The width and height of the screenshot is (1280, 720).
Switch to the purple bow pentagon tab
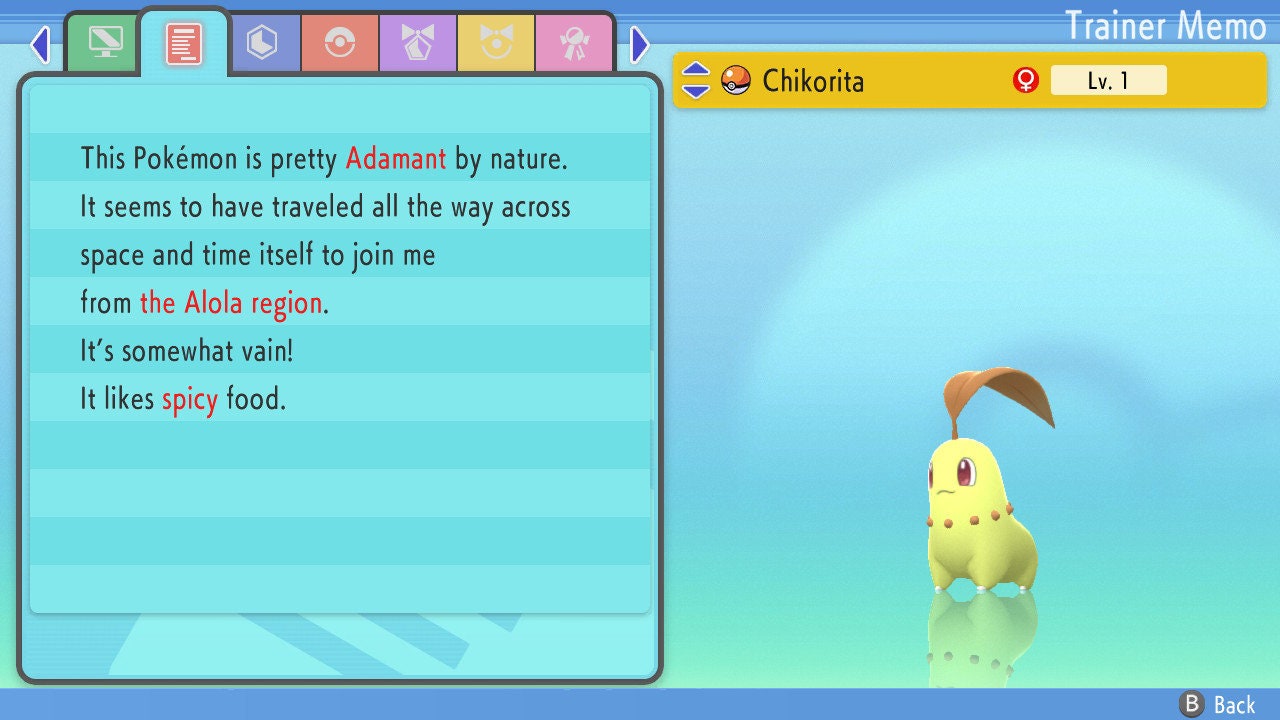418,44
